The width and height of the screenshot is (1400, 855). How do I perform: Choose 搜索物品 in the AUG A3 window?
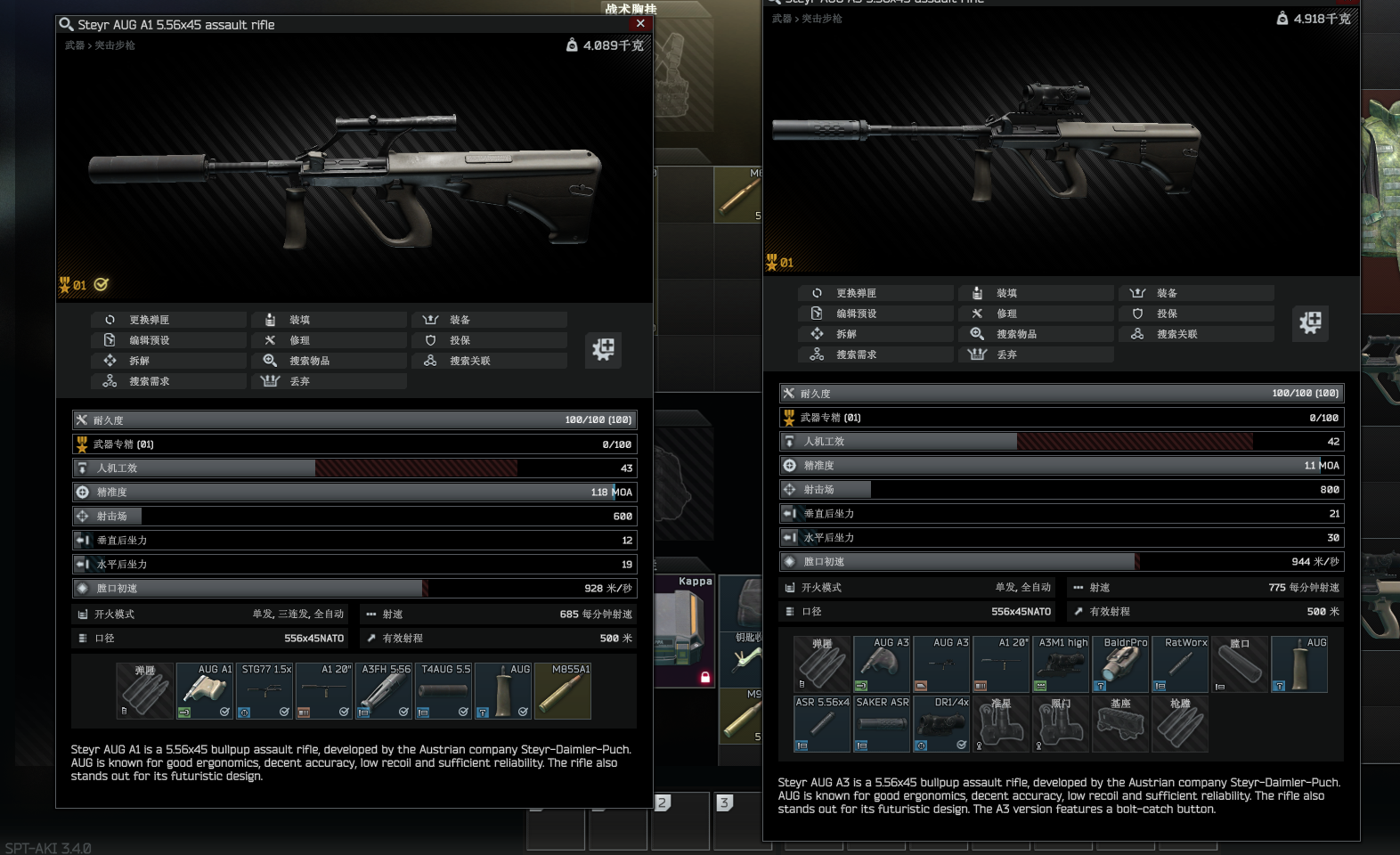(1016, 334)
